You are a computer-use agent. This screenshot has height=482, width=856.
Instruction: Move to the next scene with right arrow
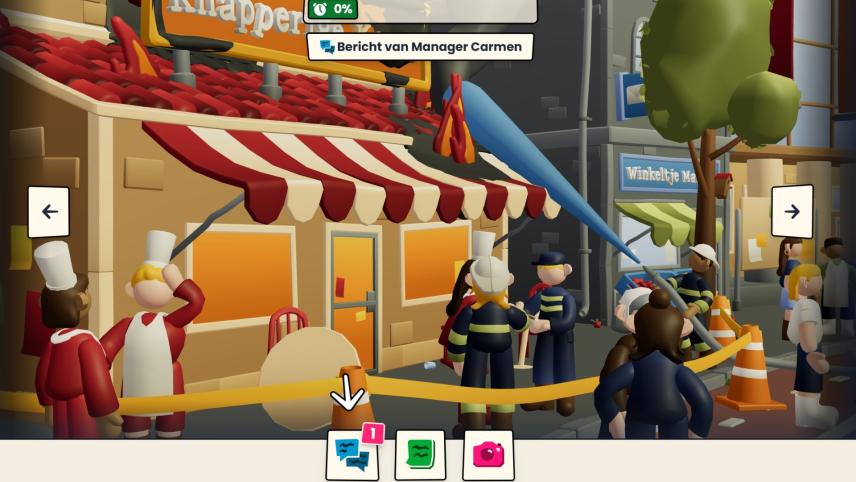point(791,212)
